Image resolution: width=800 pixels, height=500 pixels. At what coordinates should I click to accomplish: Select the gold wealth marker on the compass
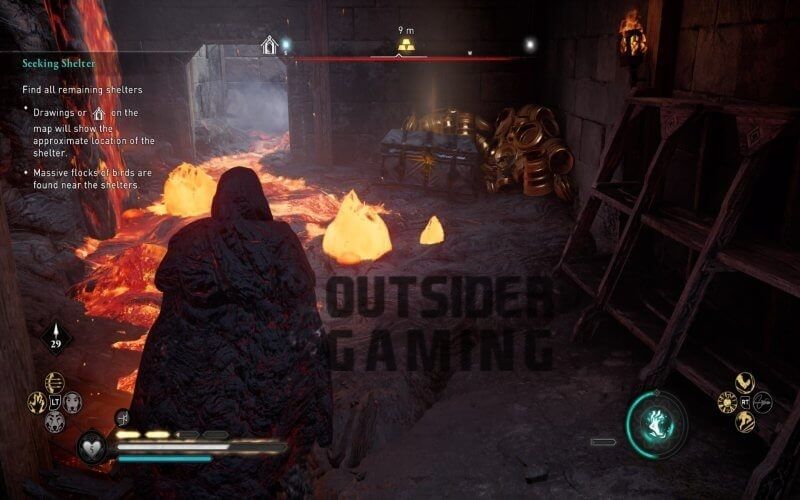click(x=406, y=45)
